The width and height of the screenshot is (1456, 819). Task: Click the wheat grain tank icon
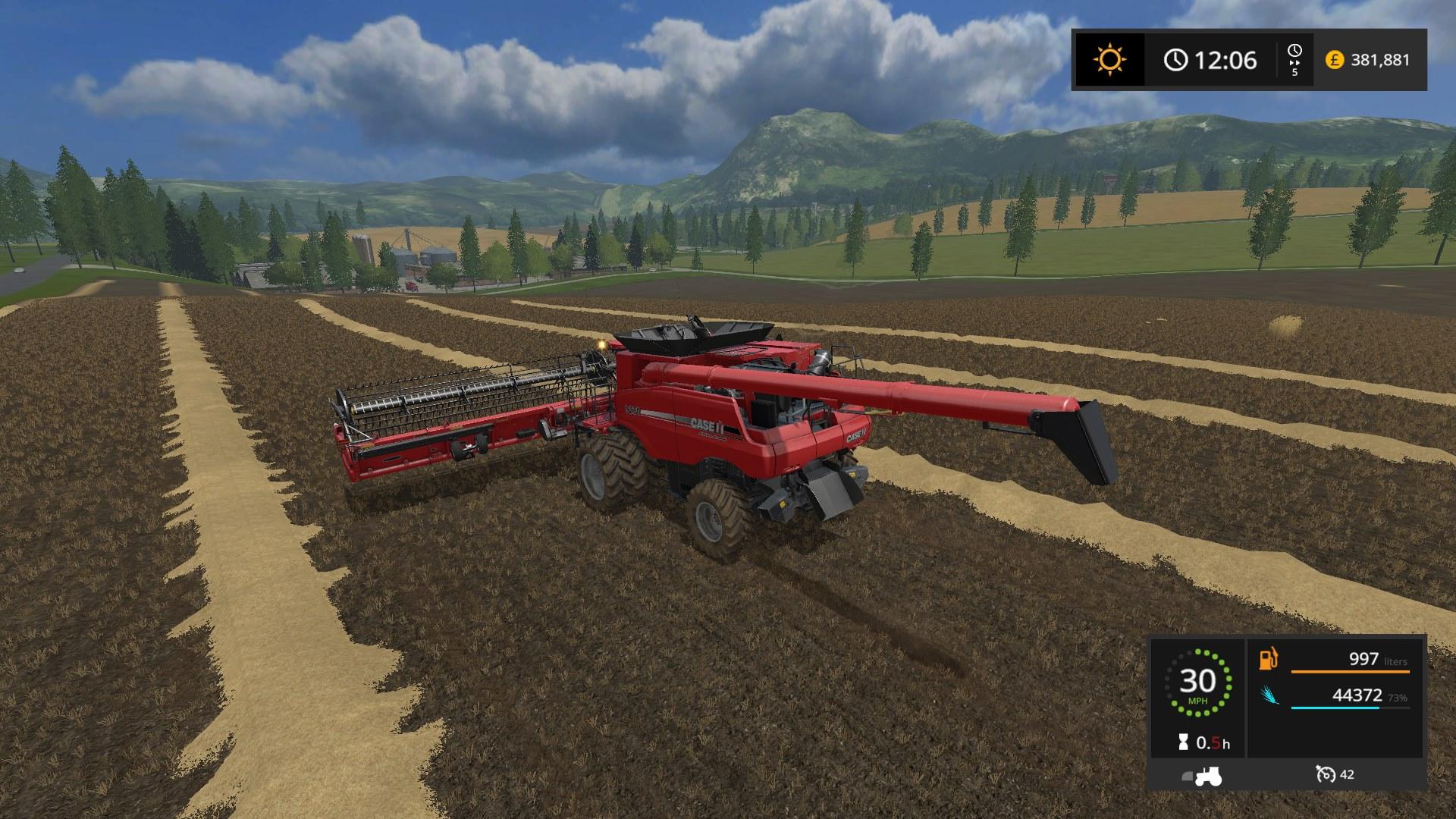(x=1269, y=696)
